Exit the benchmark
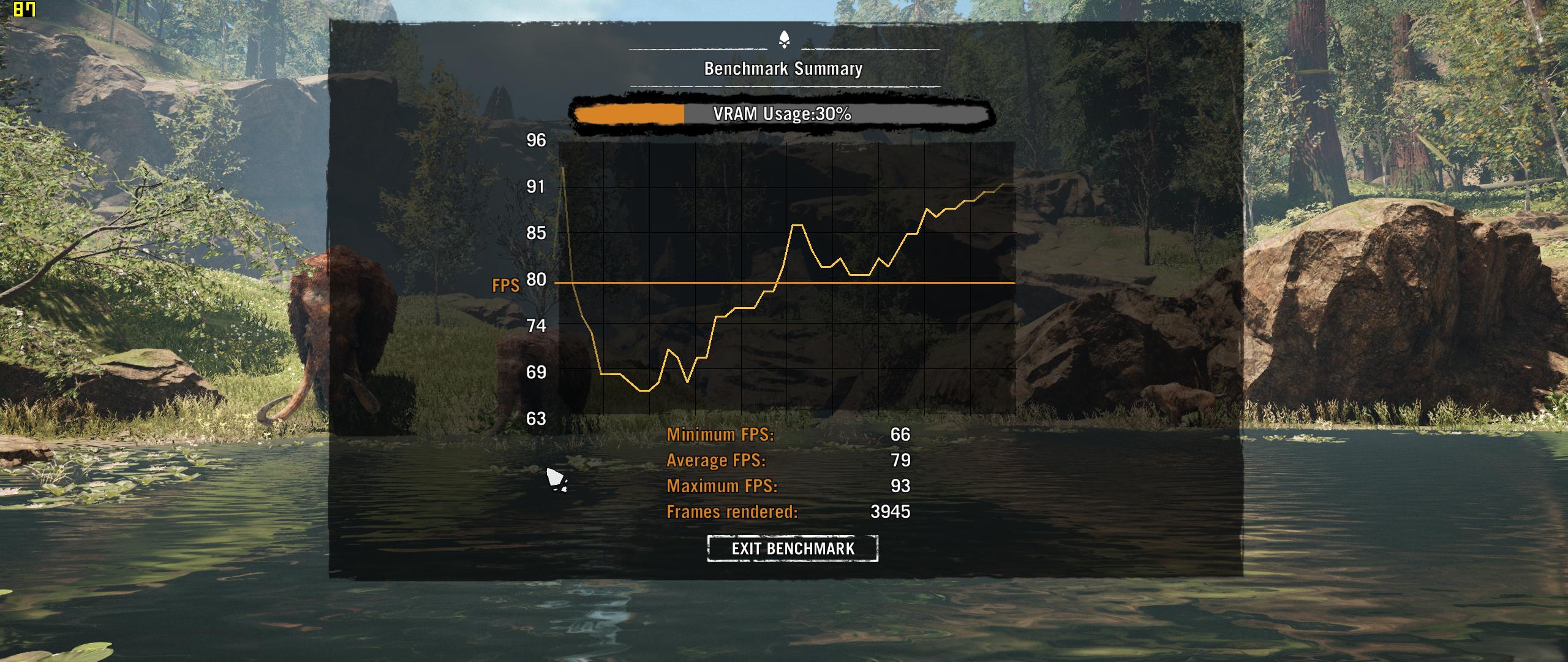This screenshot has height=662, width=1568. 793,548
